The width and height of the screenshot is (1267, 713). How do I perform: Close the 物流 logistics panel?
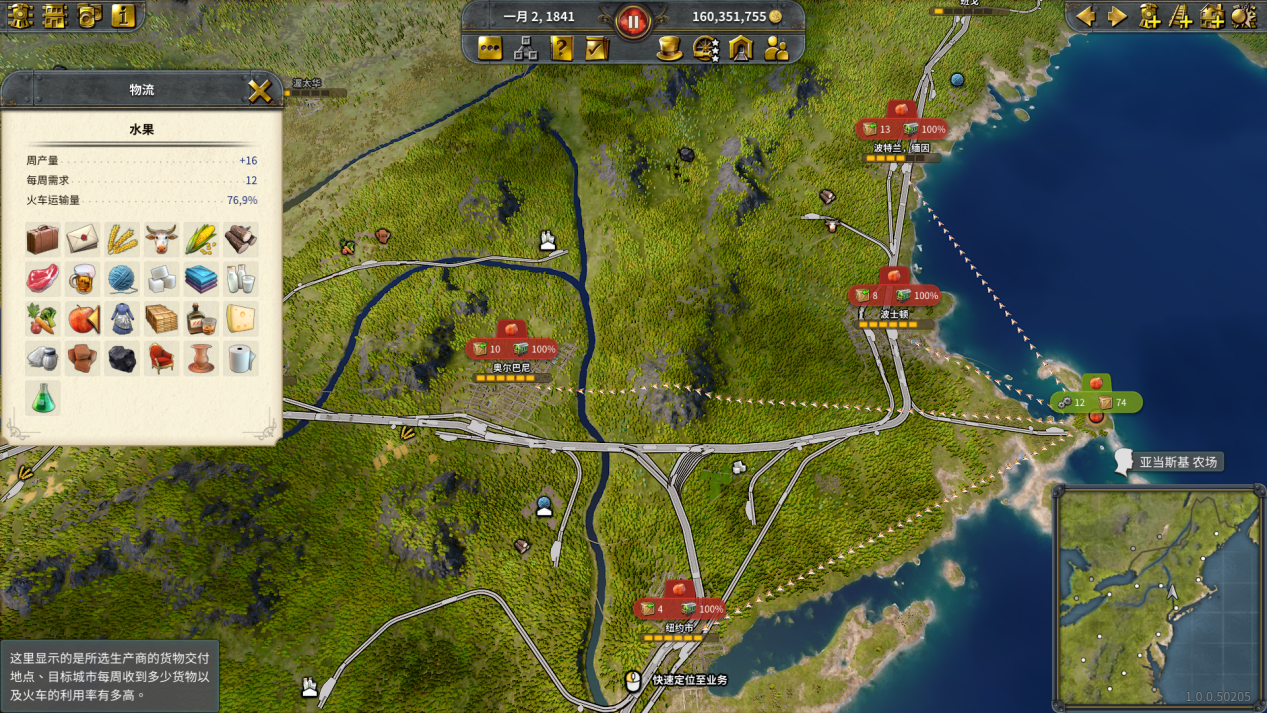click(259, 91)
